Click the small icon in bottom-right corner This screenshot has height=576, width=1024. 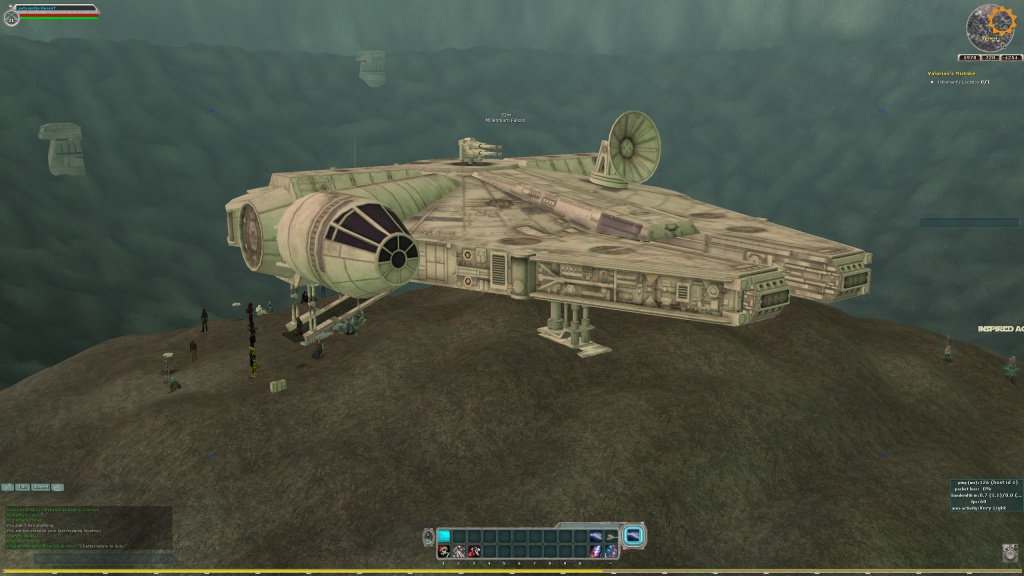click(x=1009, y=551)
